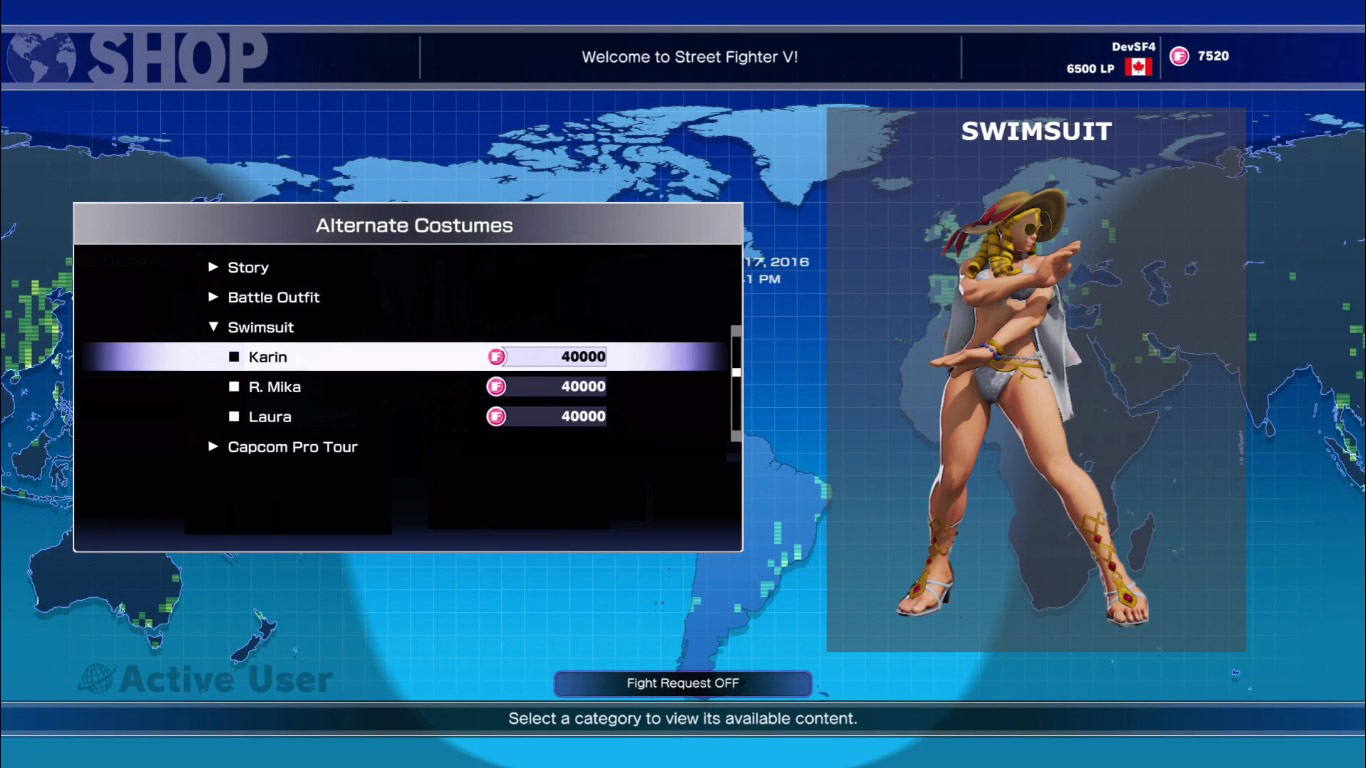Screen dimensions: 1366x768
Task: Click the Active User globe icon
Action: 95,679
